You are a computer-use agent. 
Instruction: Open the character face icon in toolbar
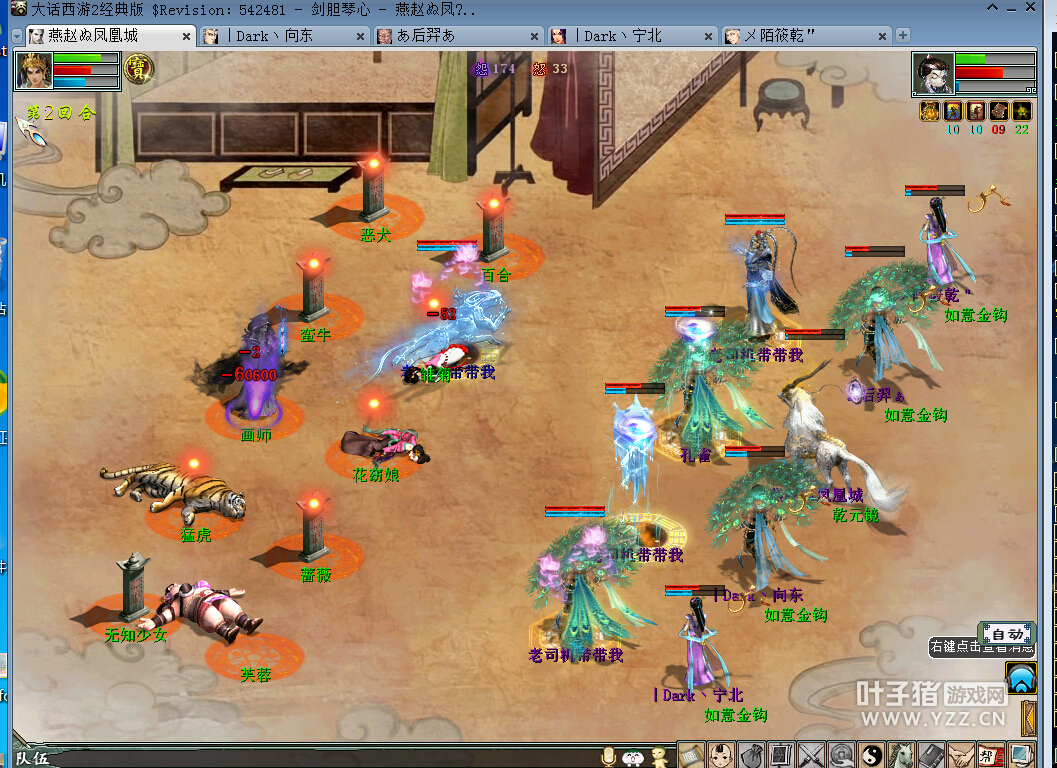721,755
